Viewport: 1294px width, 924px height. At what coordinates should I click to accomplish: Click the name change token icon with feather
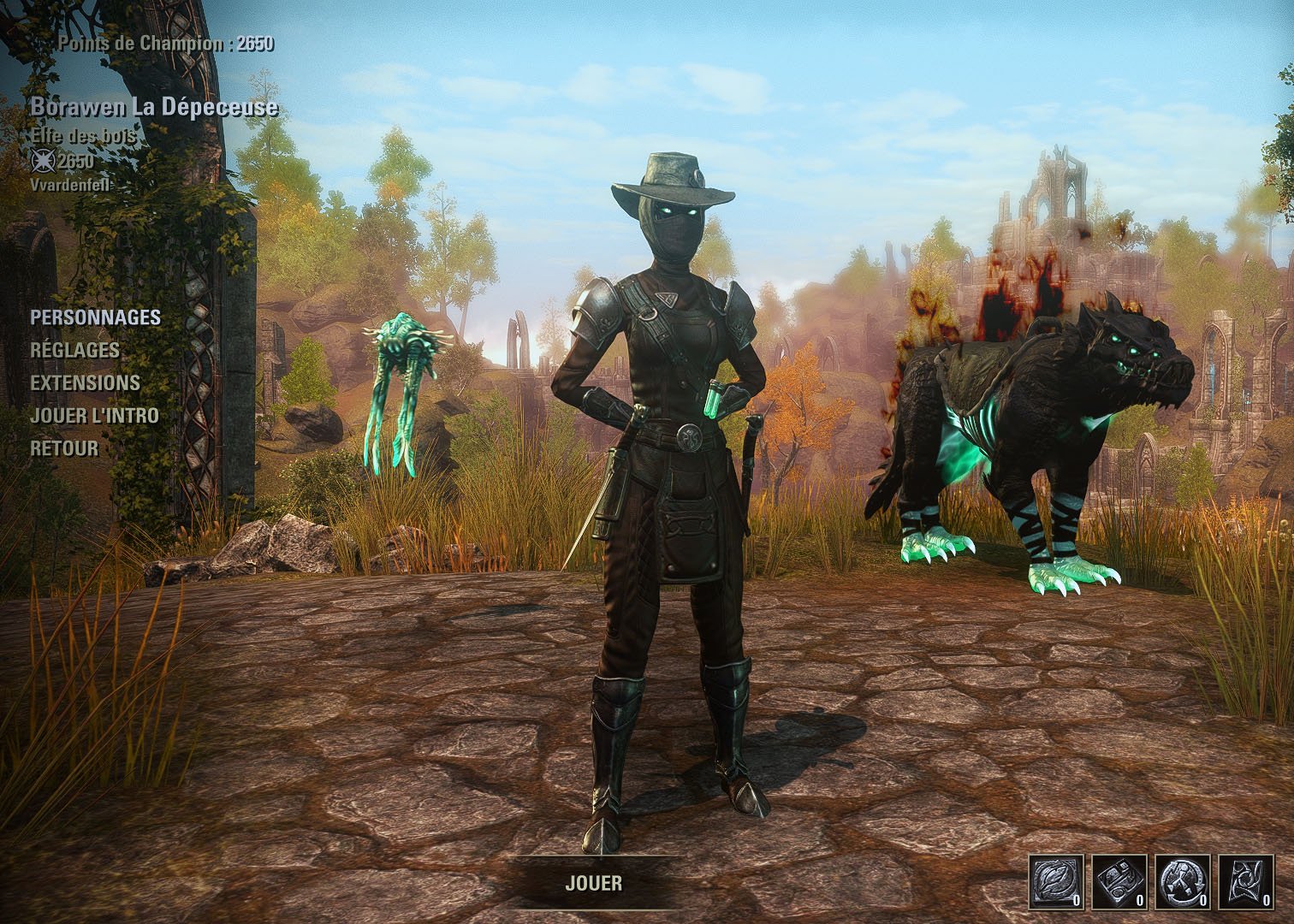1055,880
